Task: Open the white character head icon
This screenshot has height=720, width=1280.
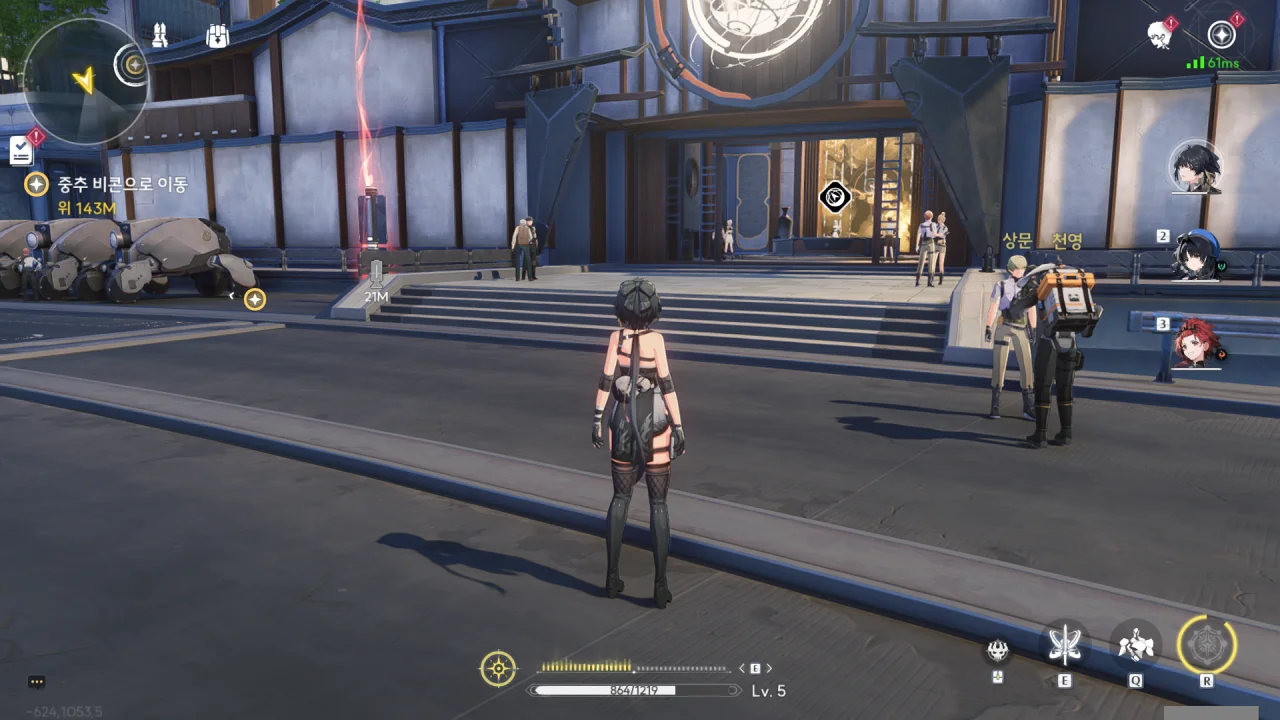Action: tap(1160, 35)
